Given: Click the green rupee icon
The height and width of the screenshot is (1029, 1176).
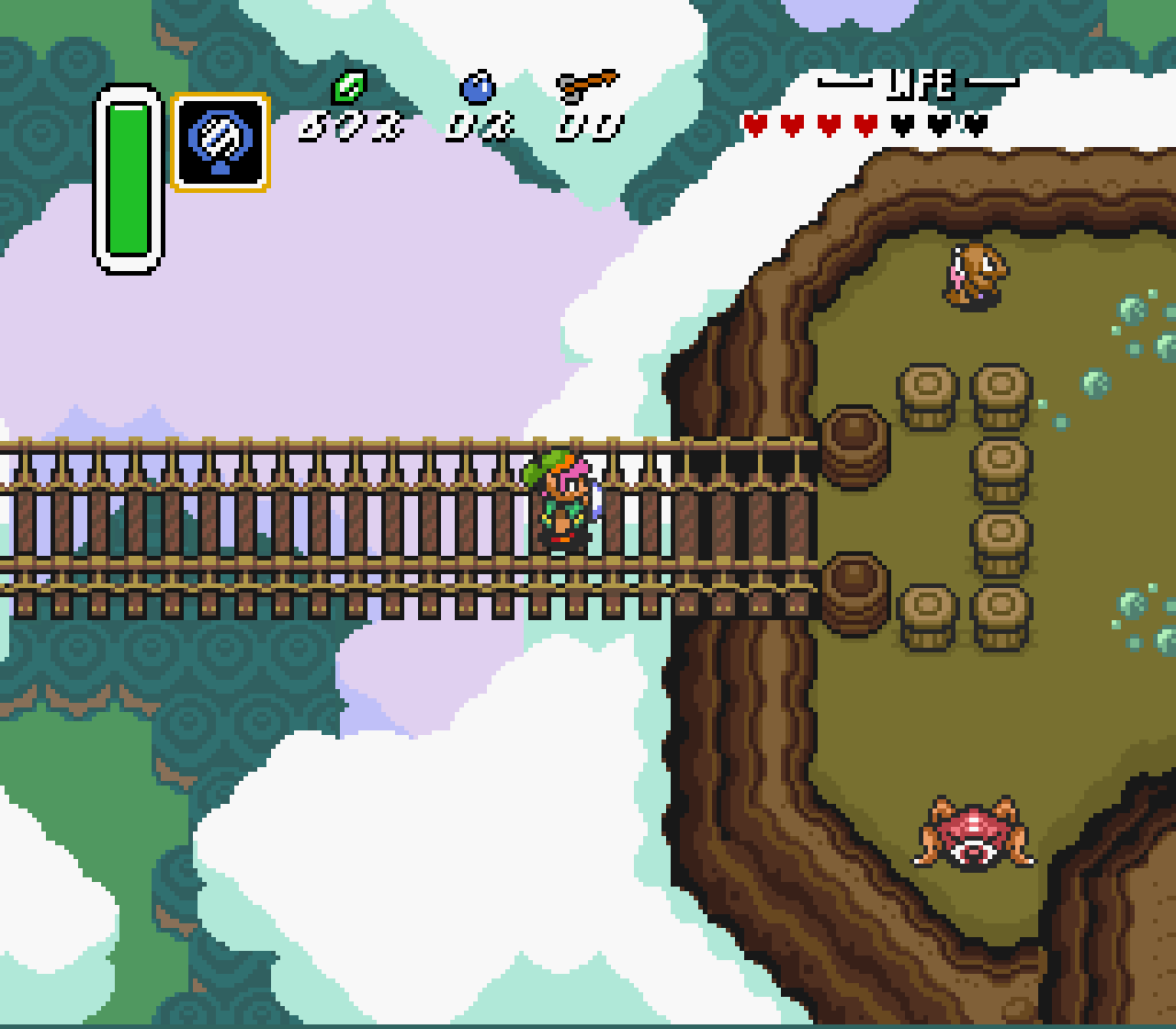Looking at the screenshot, I should click(x=349, y=87).
